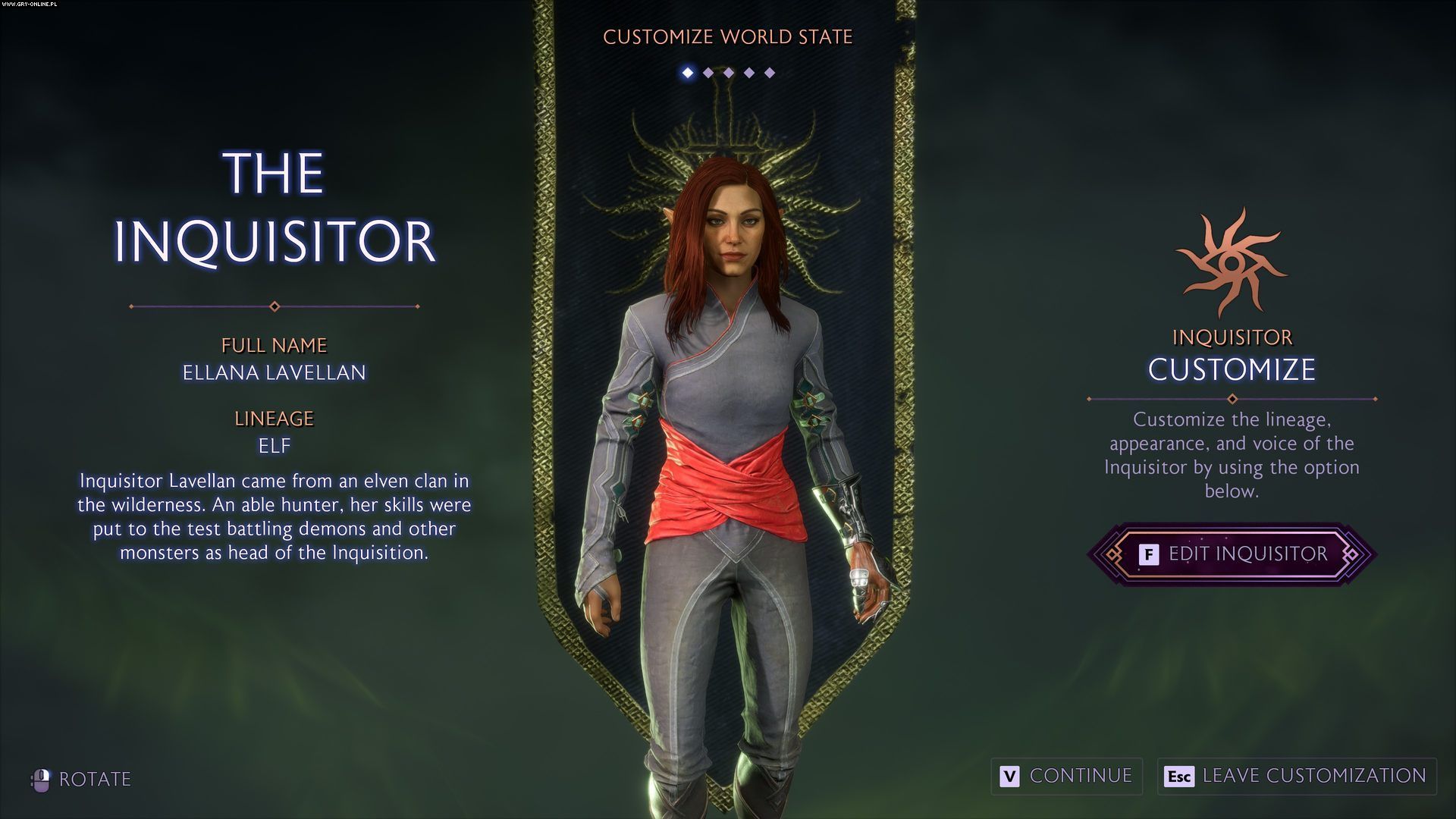Continue to the next world state step

tap(1066, 776)
